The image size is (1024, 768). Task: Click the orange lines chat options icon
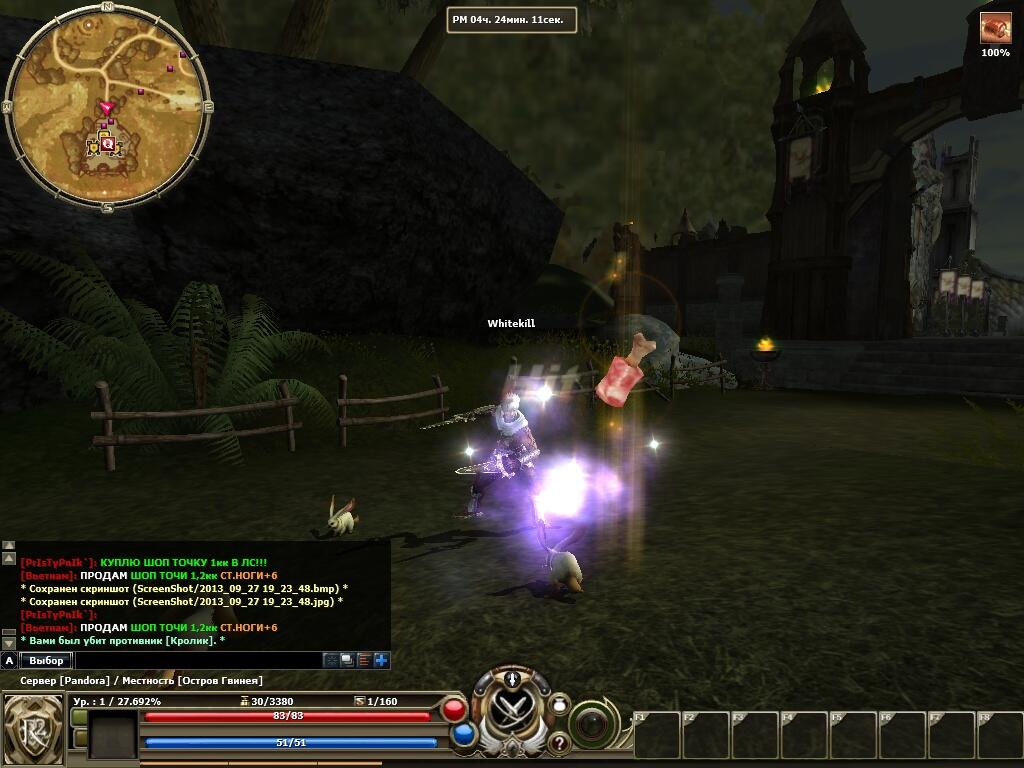click(364, 660)
